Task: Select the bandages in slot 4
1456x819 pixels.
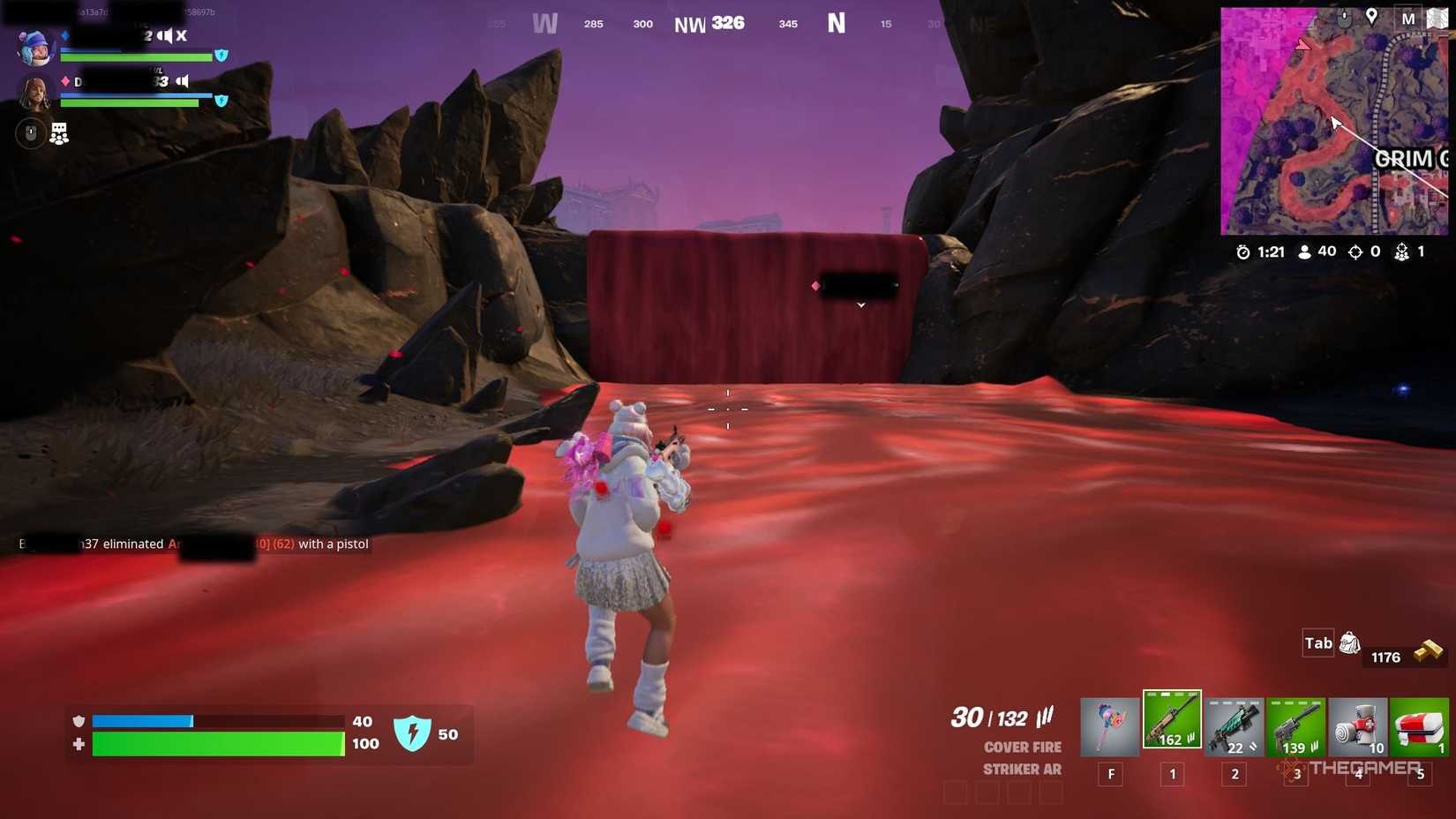Action: click(1358, 724)
